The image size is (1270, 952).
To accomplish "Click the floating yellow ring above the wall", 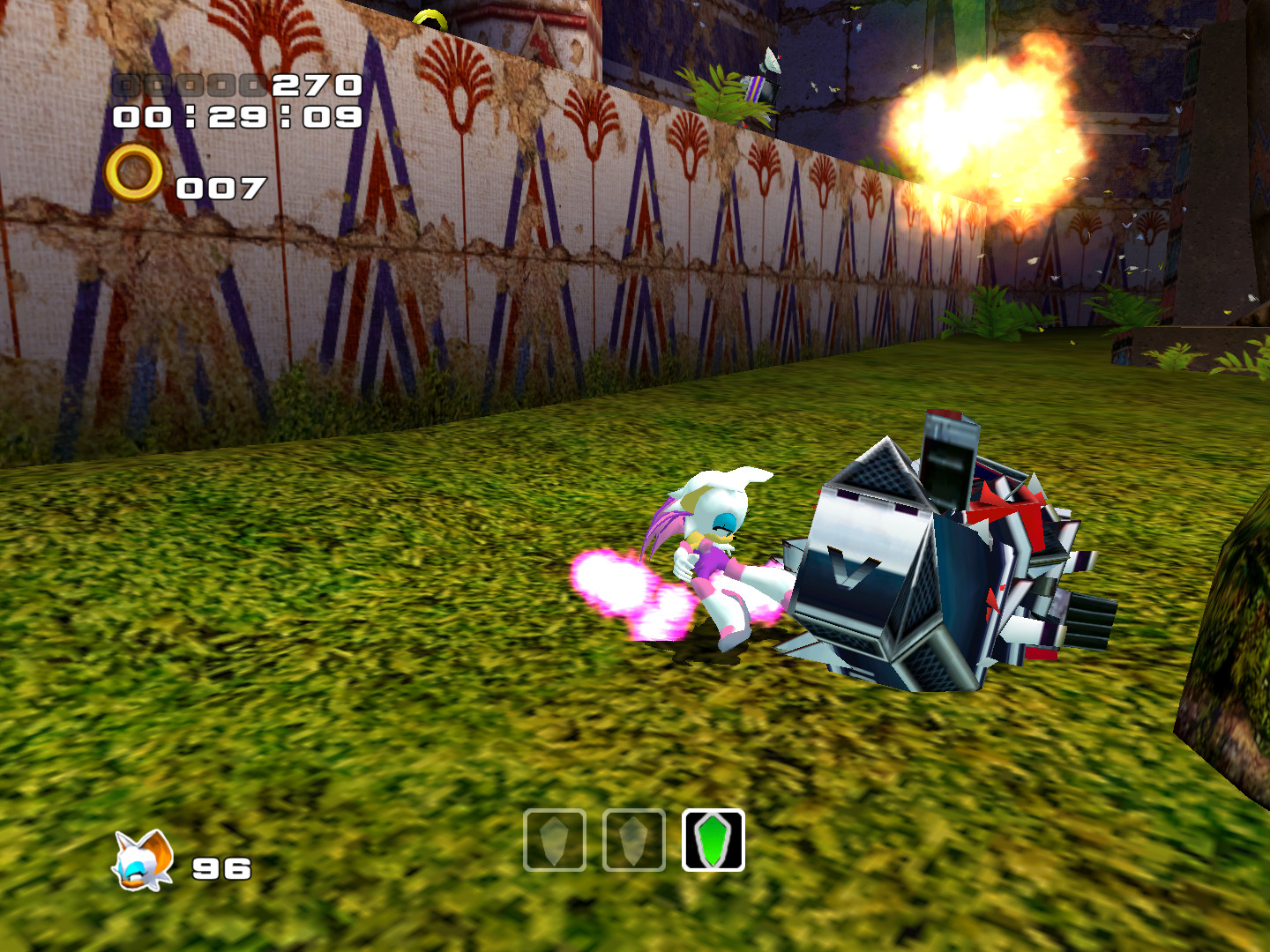I will (x=431, y=16).
